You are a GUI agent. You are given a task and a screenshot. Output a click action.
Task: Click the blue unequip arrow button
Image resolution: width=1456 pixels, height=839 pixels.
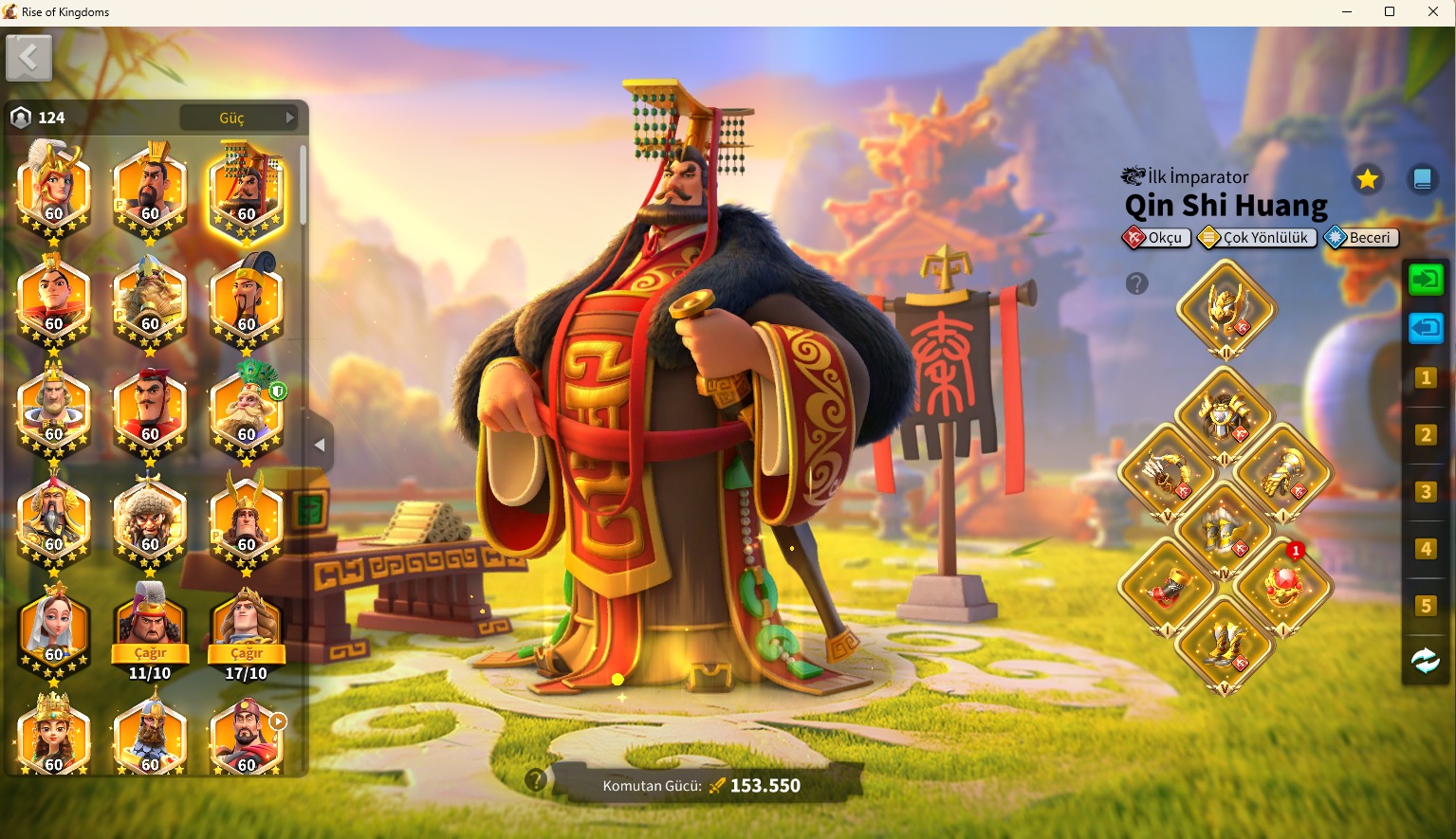click(x=1425, y=328)
